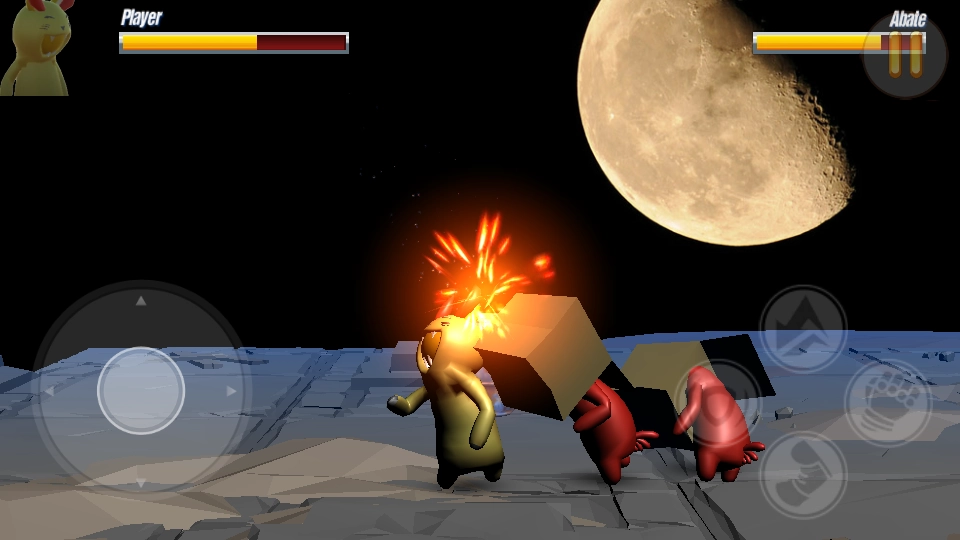The height and width of the screenshot is (540, 960).
Task: Click the joystick's left arrow
Action: 49,391
